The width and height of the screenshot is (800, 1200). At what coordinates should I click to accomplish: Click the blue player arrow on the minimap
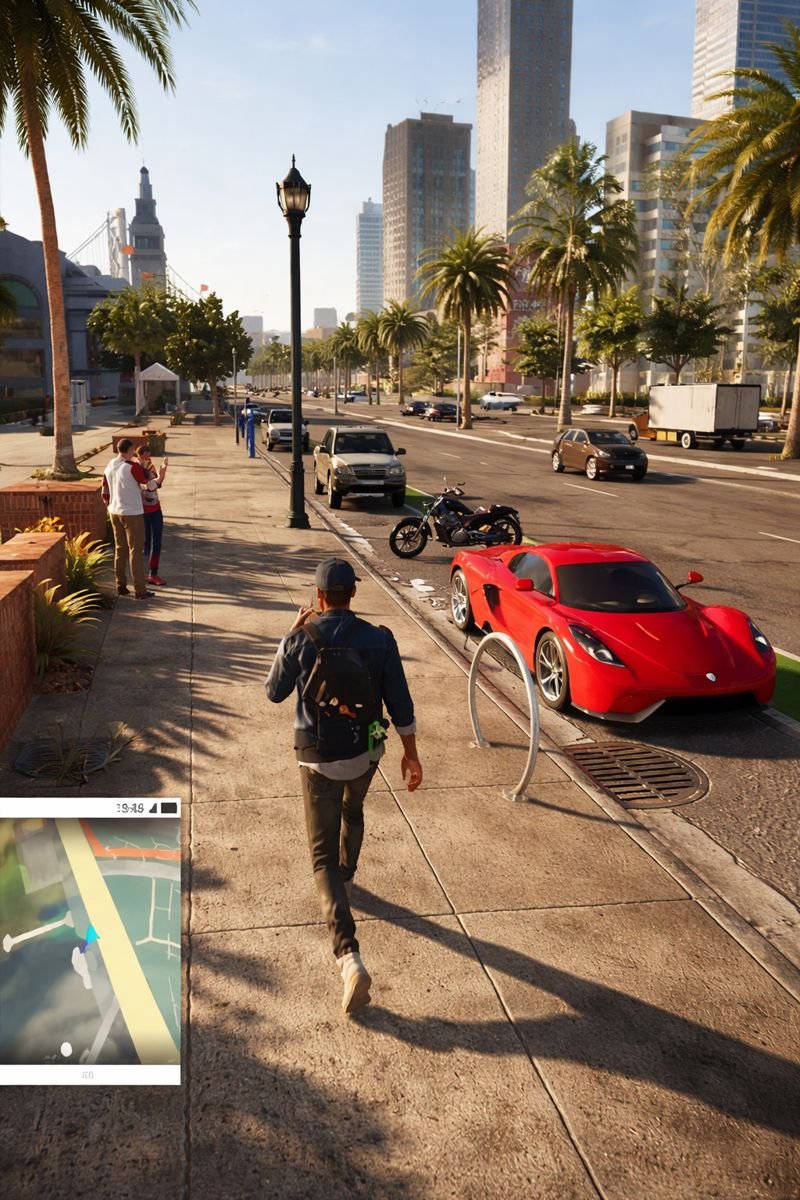90,937
